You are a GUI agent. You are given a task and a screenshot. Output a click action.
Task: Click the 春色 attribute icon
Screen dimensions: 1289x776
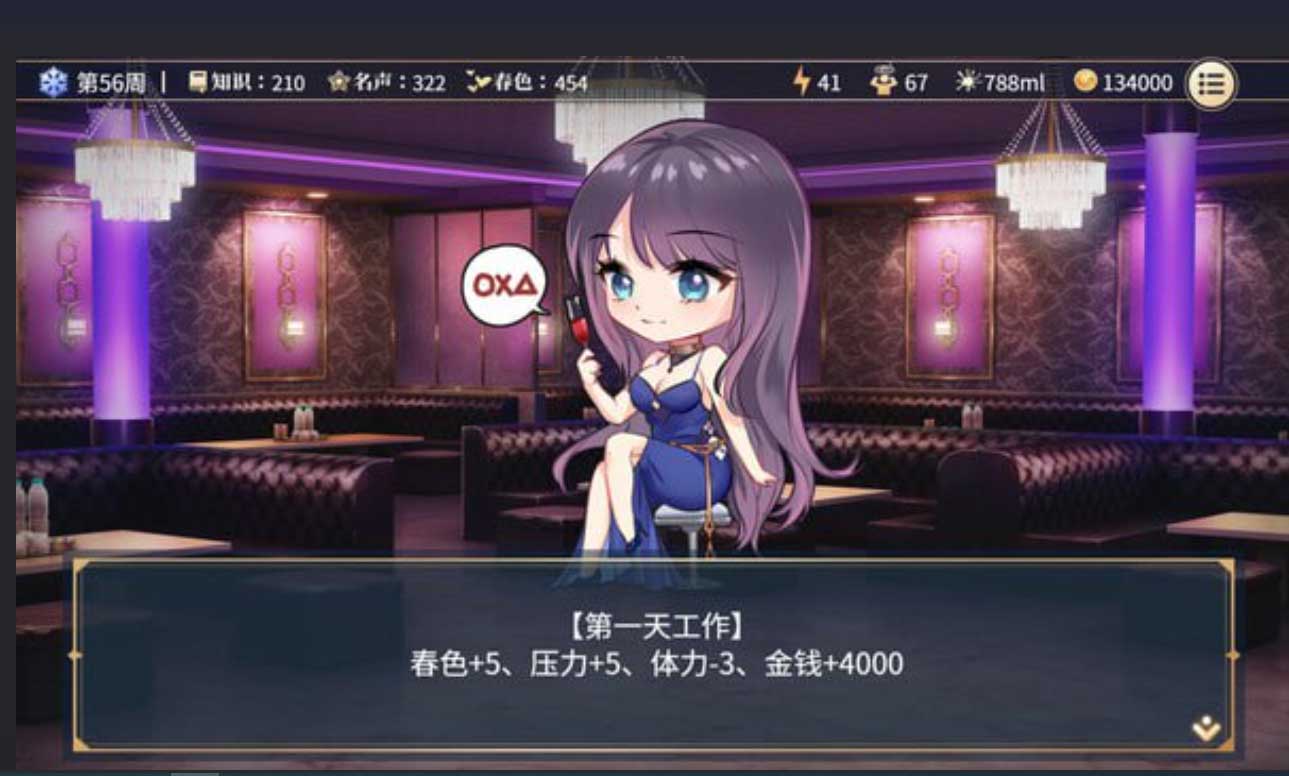tap(476, 83)
